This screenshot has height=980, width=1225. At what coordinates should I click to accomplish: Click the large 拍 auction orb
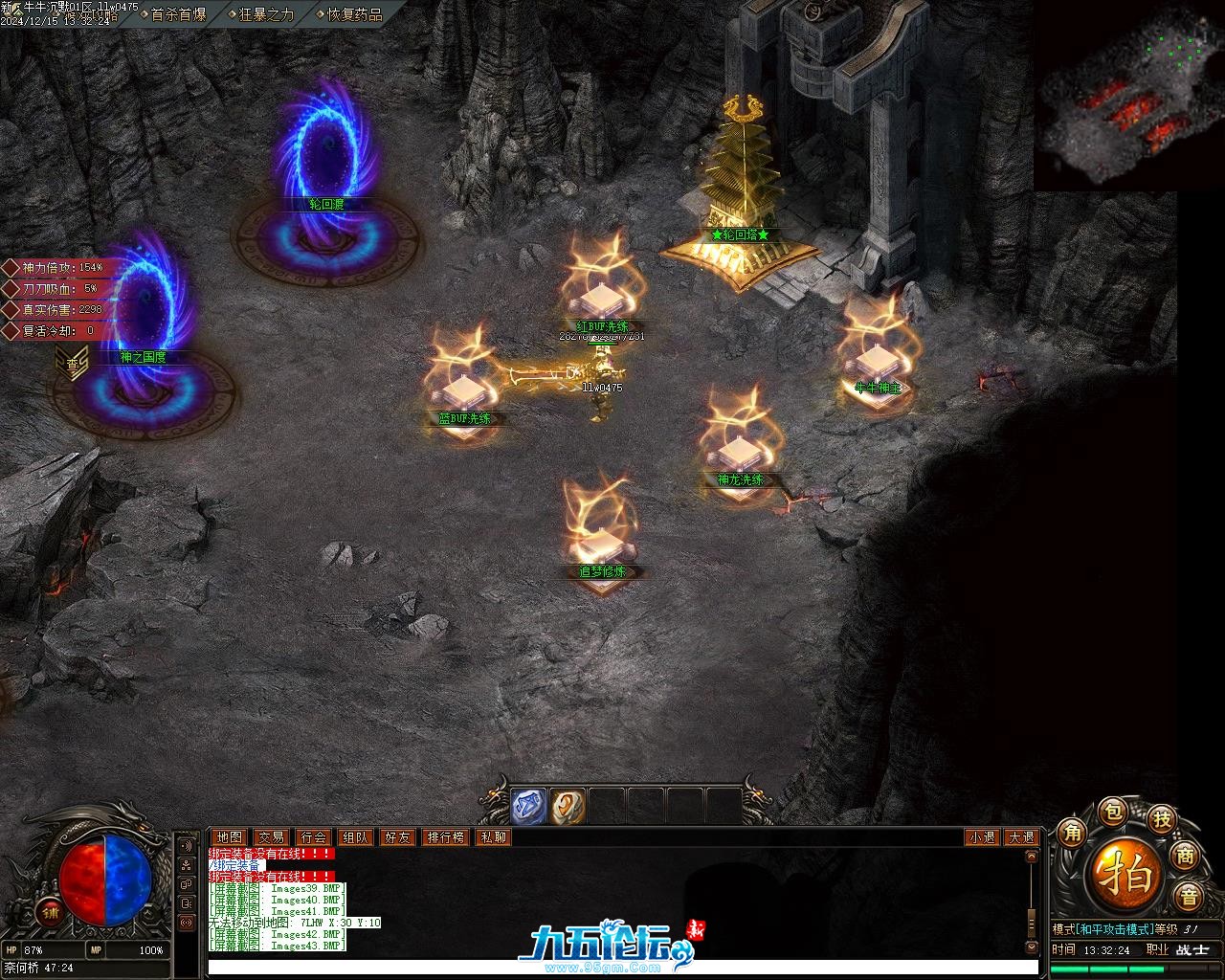click(x=1127, y=874)
